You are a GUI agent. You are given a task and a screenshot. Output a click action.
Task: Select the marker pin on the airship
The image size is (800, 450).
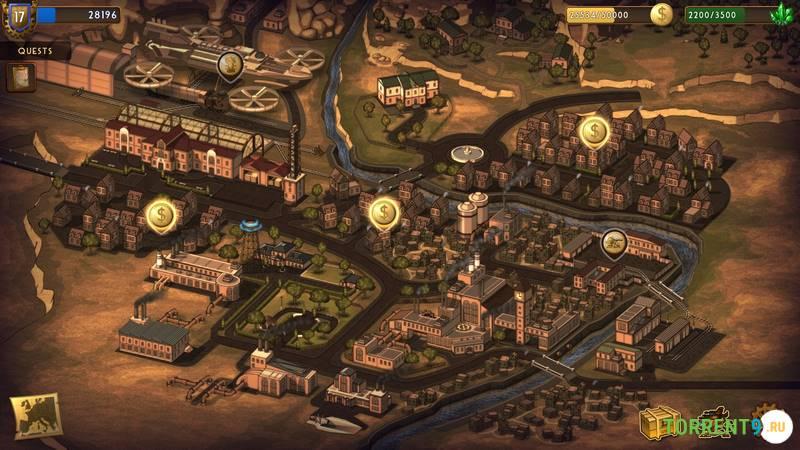(x=230, y=65)
